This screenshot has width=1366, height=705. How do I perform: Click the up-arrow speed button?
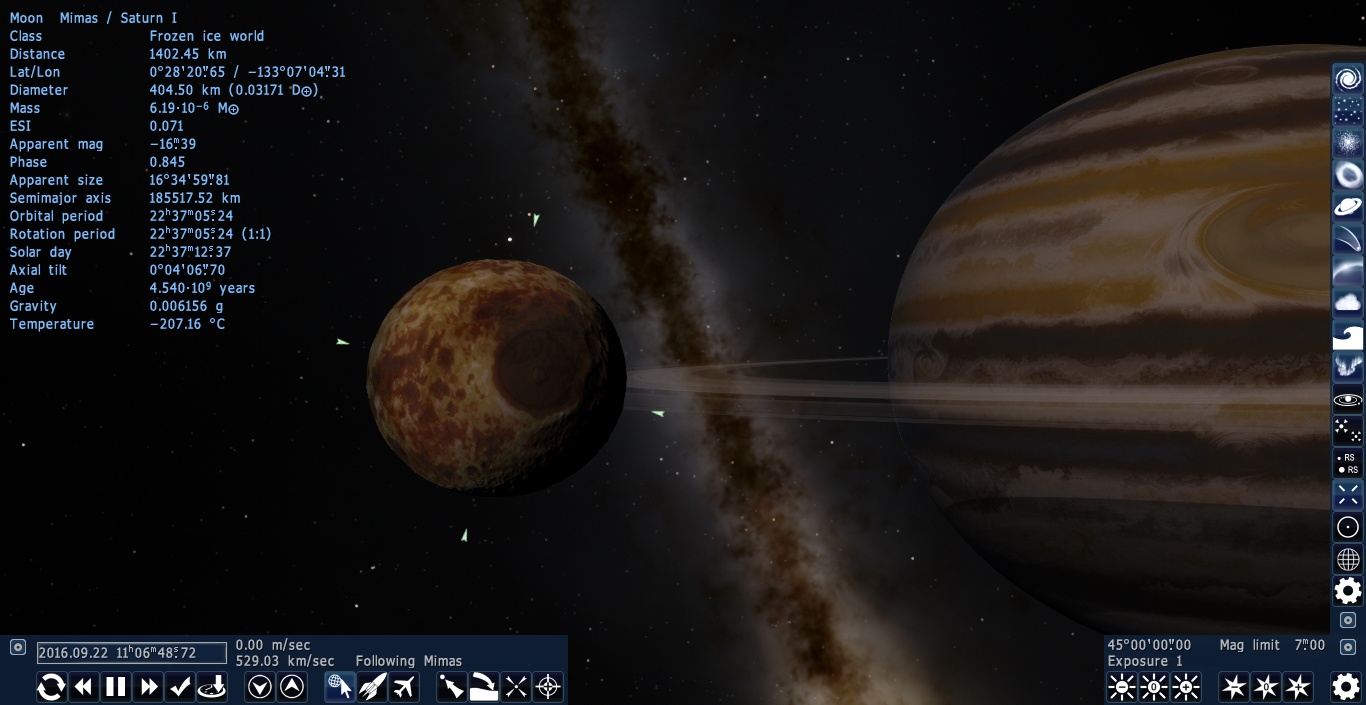coord(292,687)
